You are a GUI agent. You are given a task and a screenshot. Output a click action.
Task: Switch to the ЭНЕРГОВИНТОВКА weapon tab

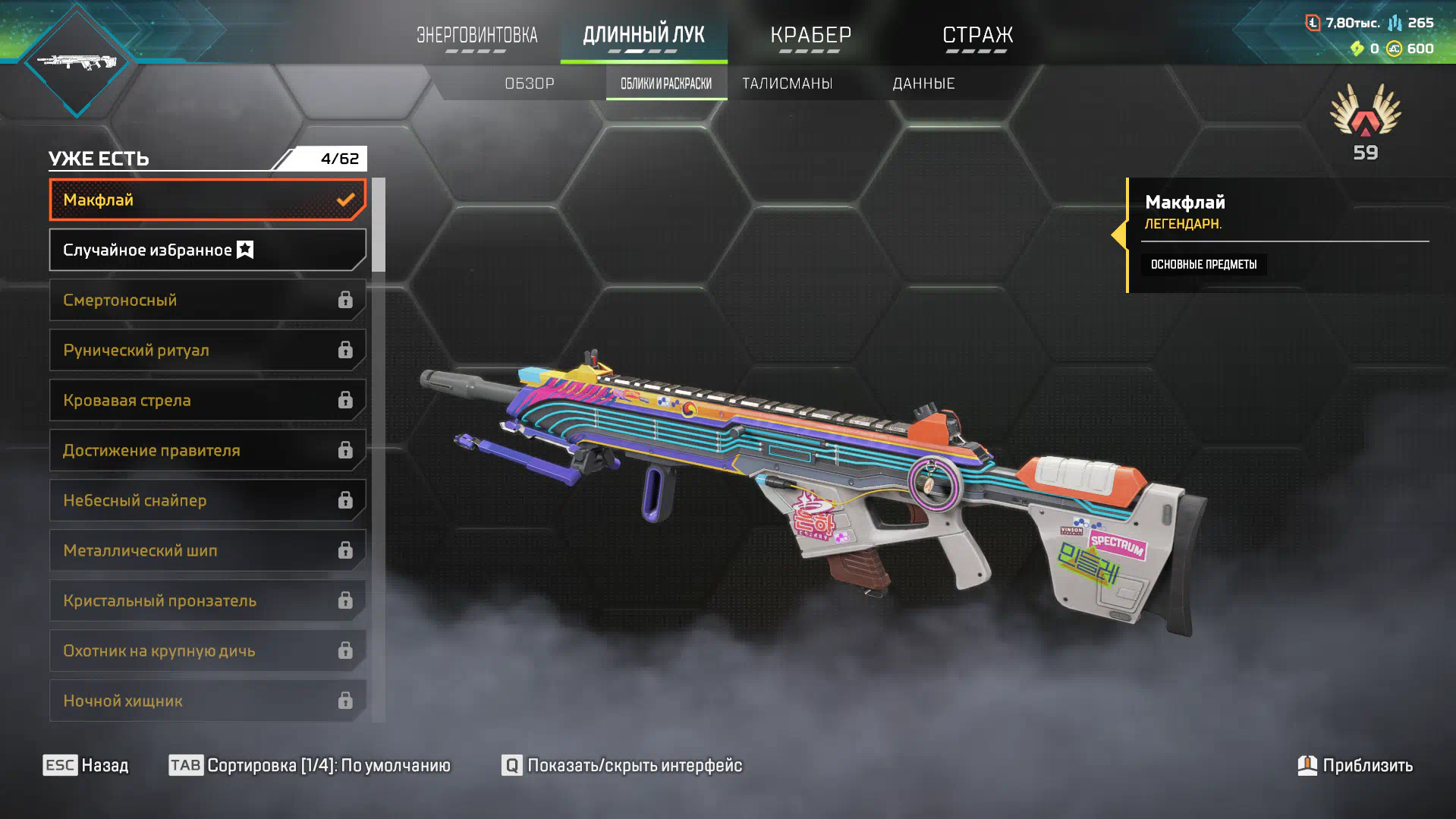coord(476,36)
